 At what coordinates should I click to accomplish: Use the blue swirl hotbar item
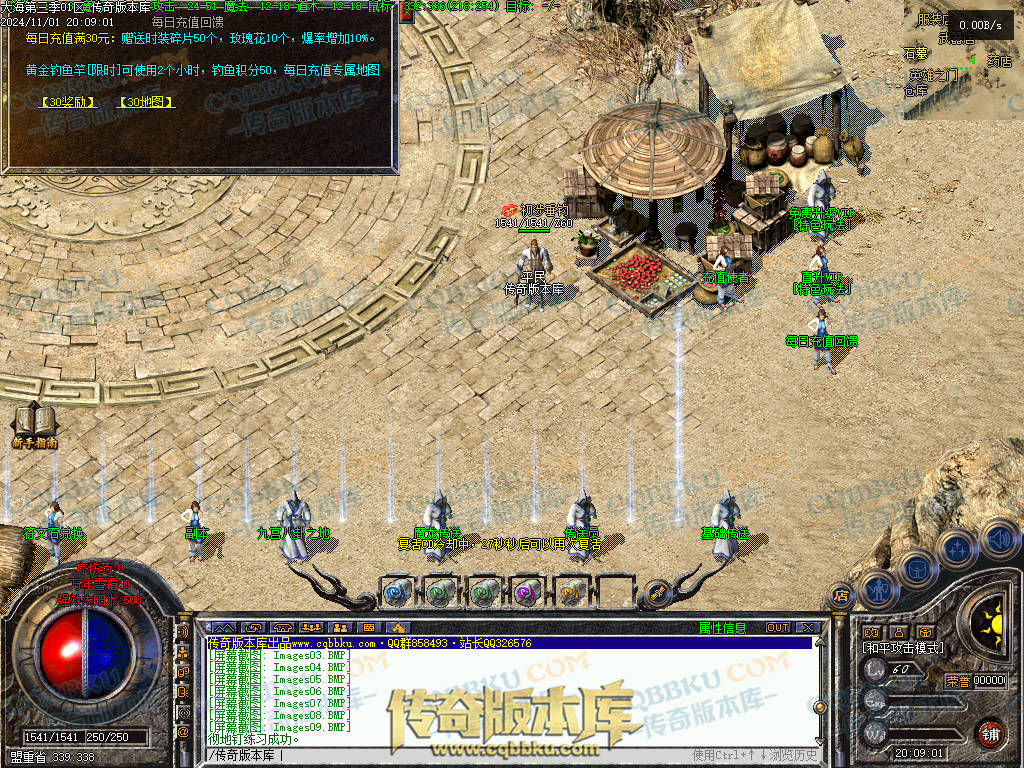pos(396,592)
